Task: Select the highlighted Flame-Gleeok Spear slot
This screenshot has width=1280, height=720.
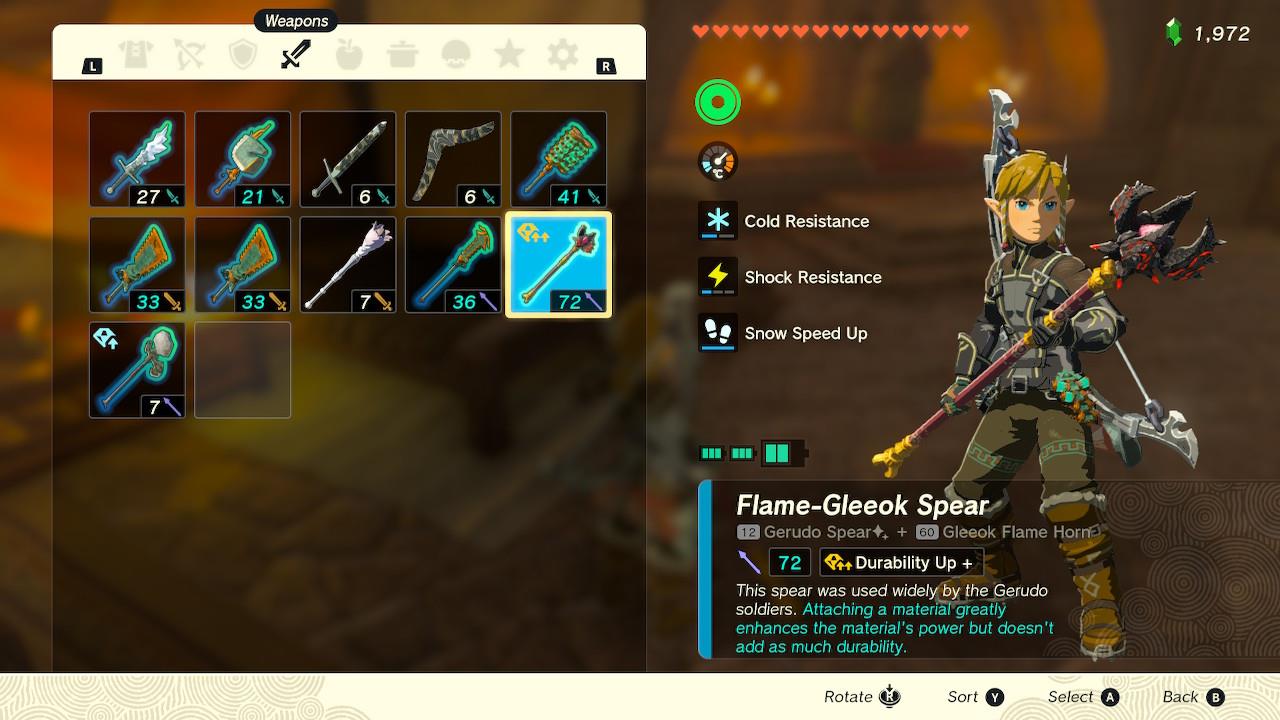Action: [558, 265]
